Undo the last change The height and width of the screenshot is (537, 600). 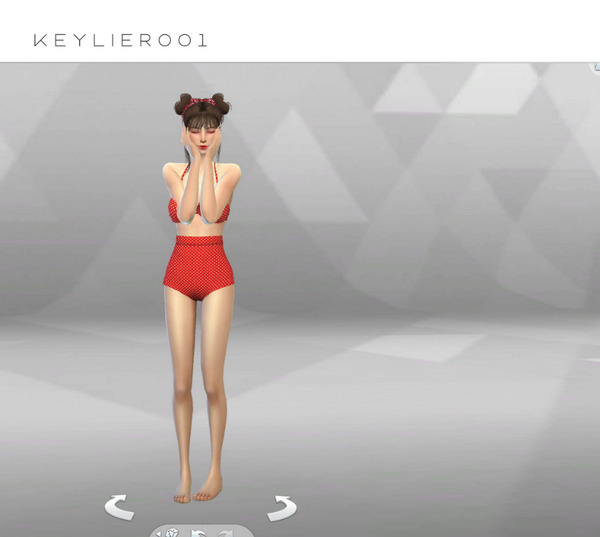[199, 532]
